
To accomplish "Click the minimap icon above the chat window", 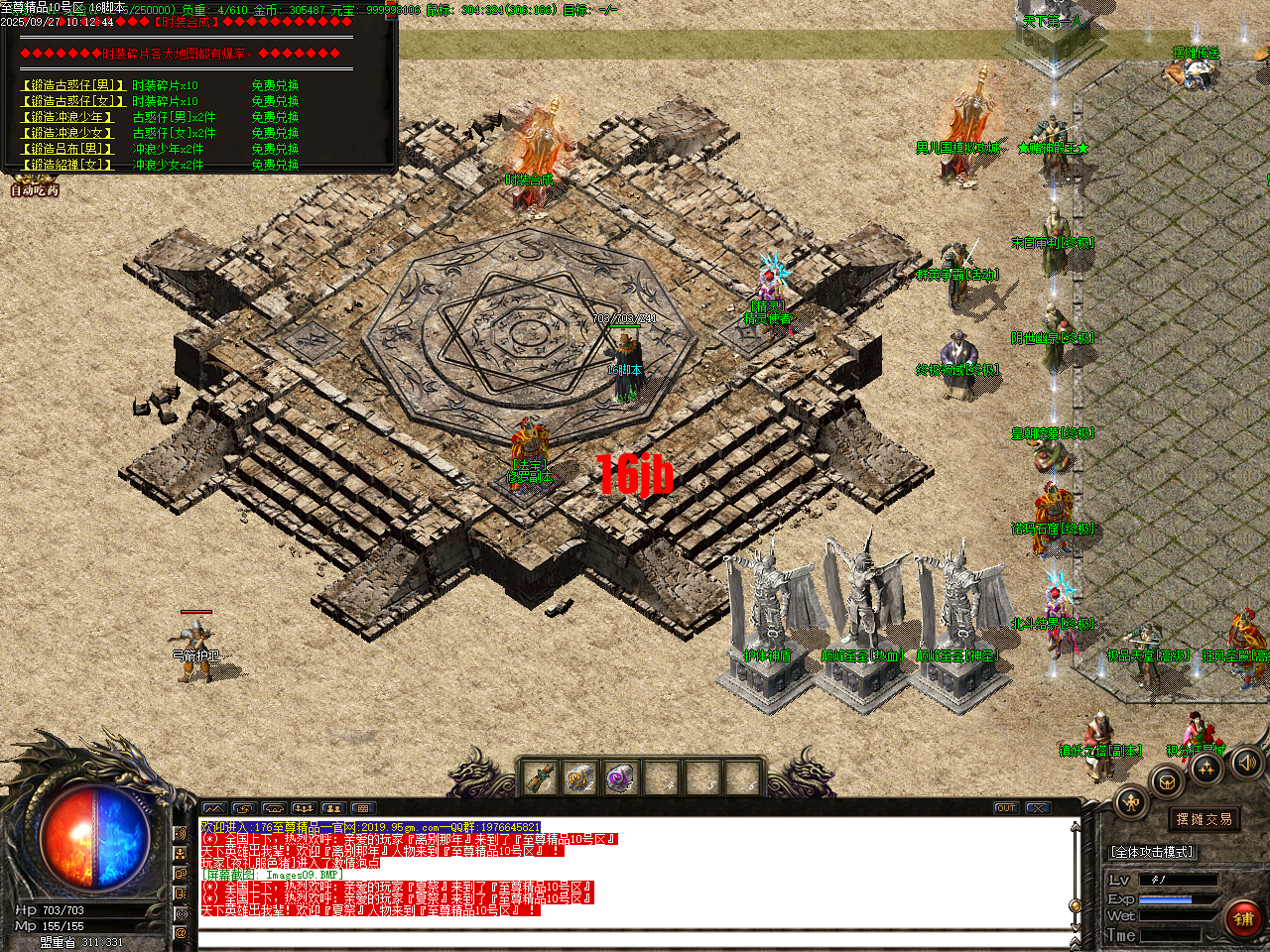I will pyautogui.click(x=214, y=809).
